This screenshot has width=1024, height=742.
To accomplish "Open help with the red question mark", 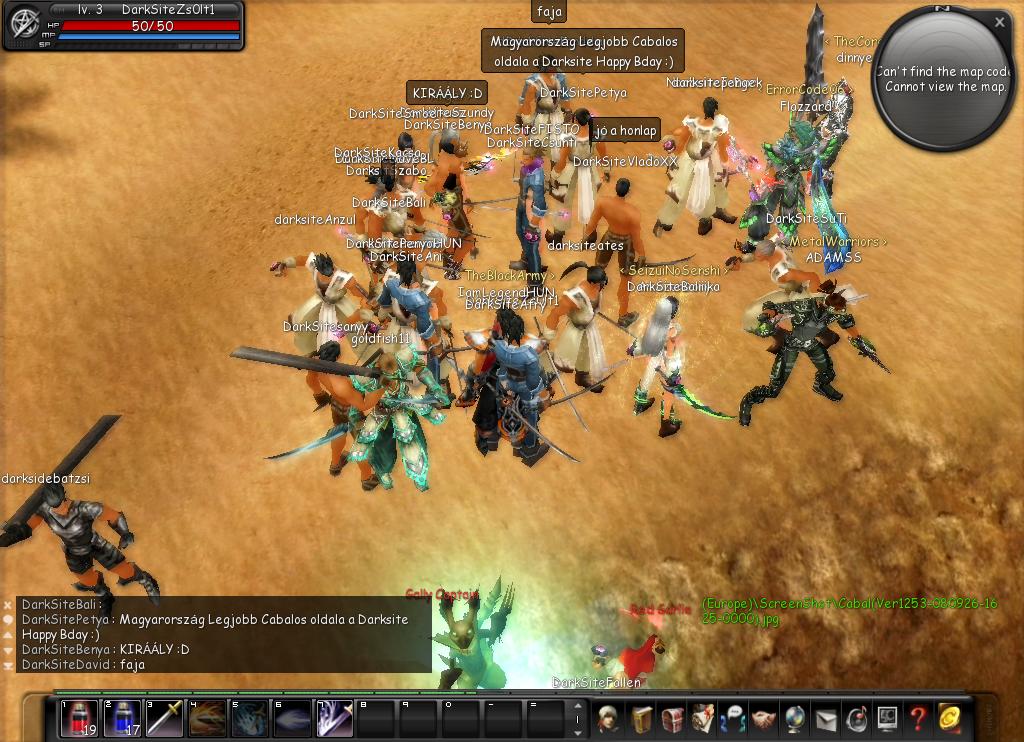I will coord(917,718).
